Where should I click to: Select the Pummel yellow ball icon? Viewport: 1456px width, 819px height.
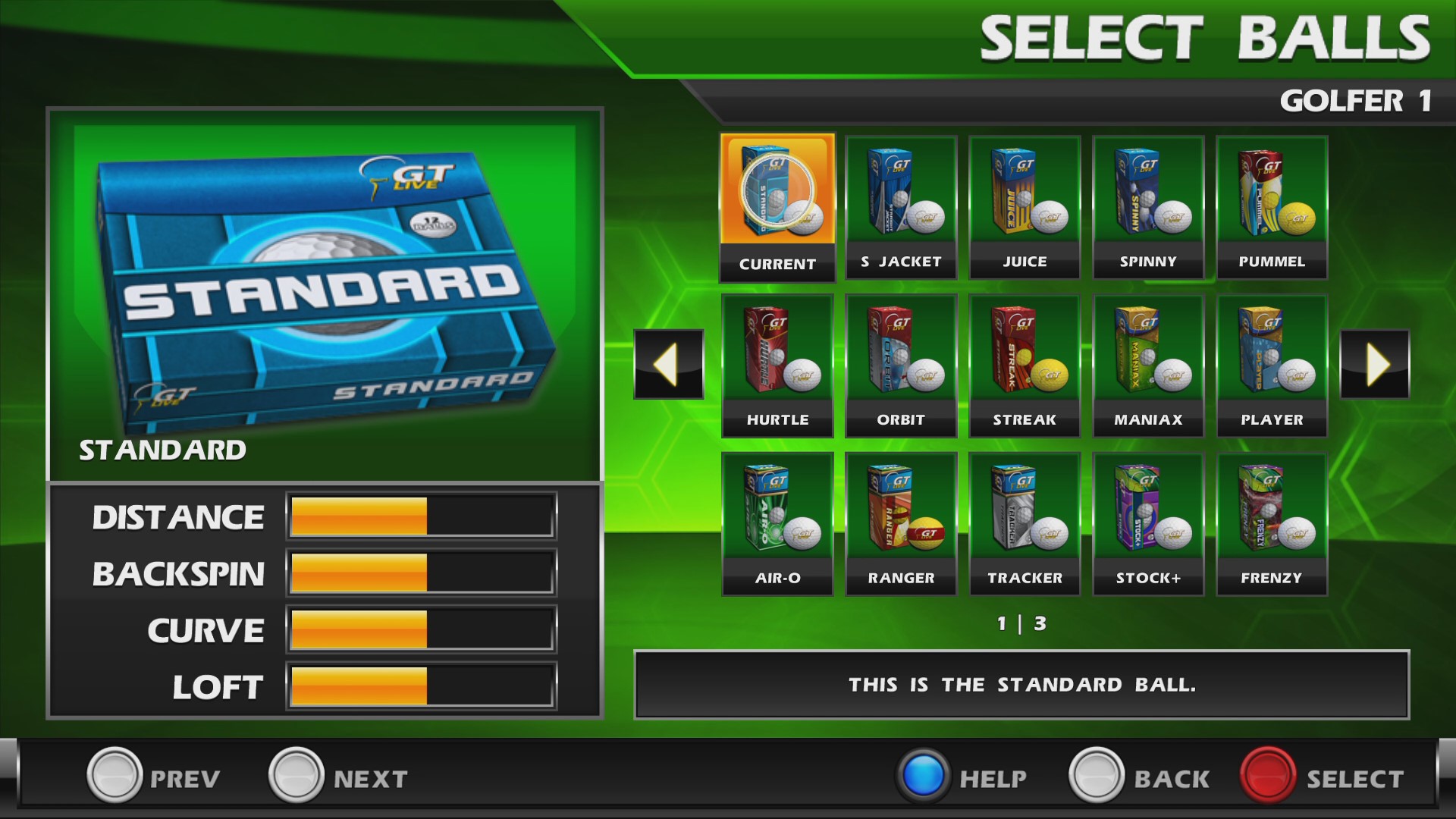[1272, 199]
